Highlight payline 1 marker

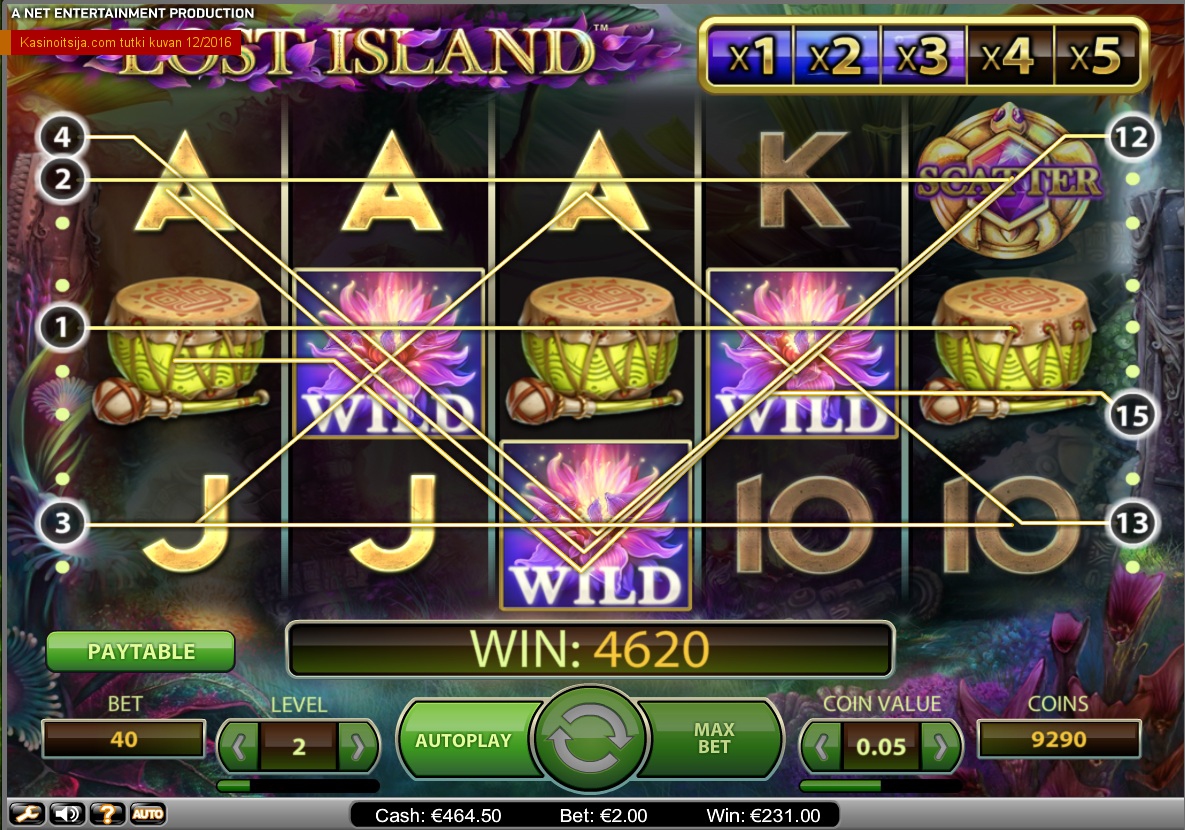pos(63,327)
